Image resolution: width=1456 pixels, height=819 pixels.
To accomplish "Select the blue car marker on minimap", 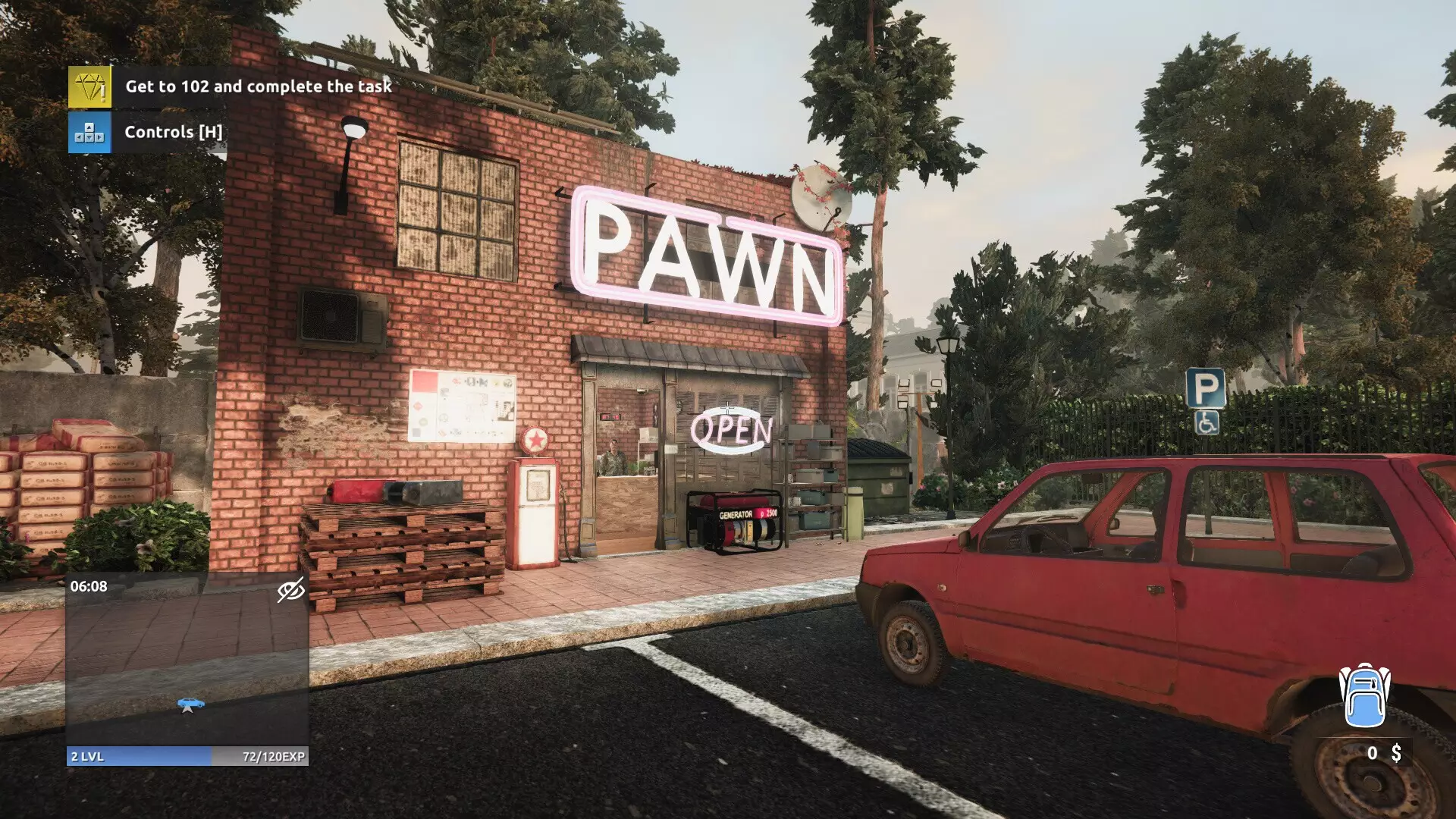I will [x=190, y=704].
